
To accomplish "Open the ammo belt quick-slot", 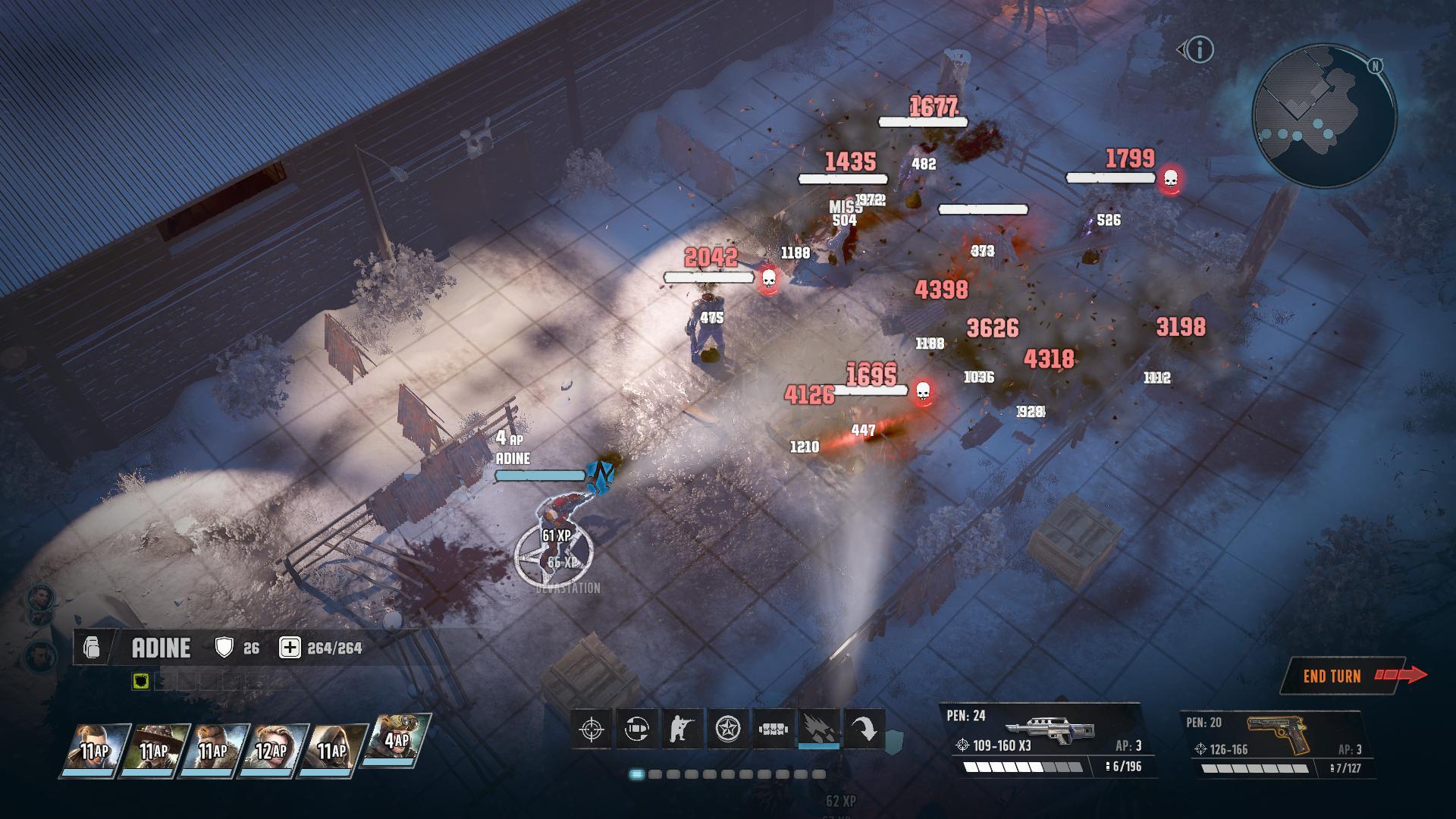I will point(773,730).
